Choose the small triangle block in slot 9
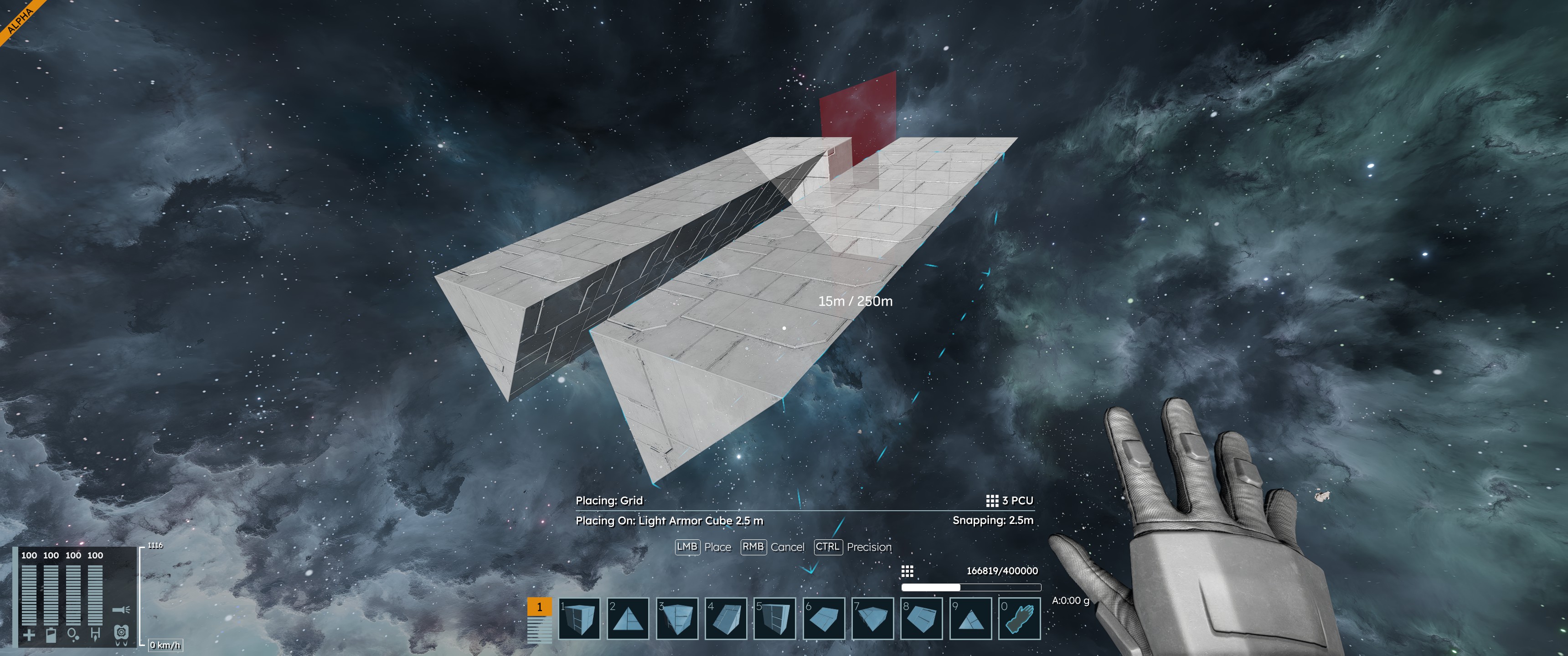The image size is (1568, 656). [970, 618]
